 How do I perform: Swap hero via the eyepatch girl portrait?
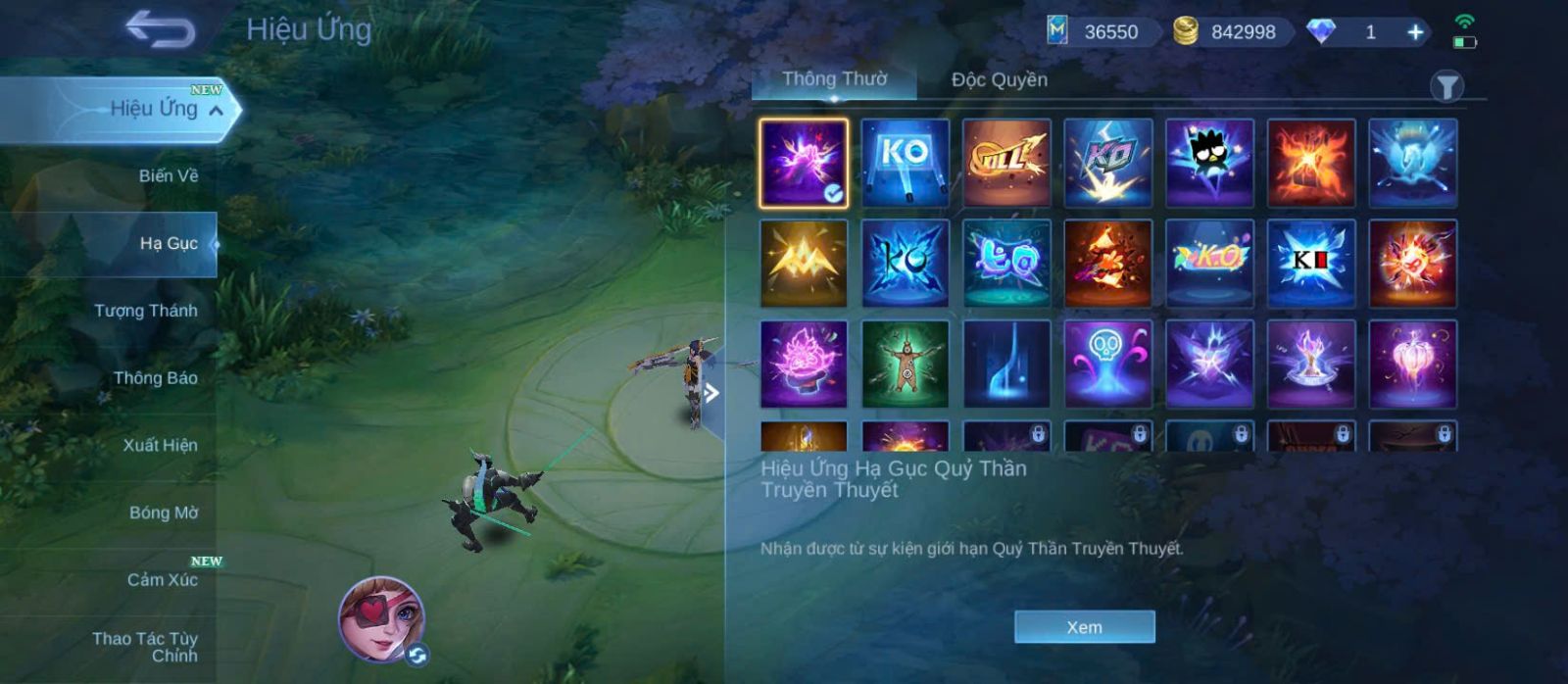(381, 619)
